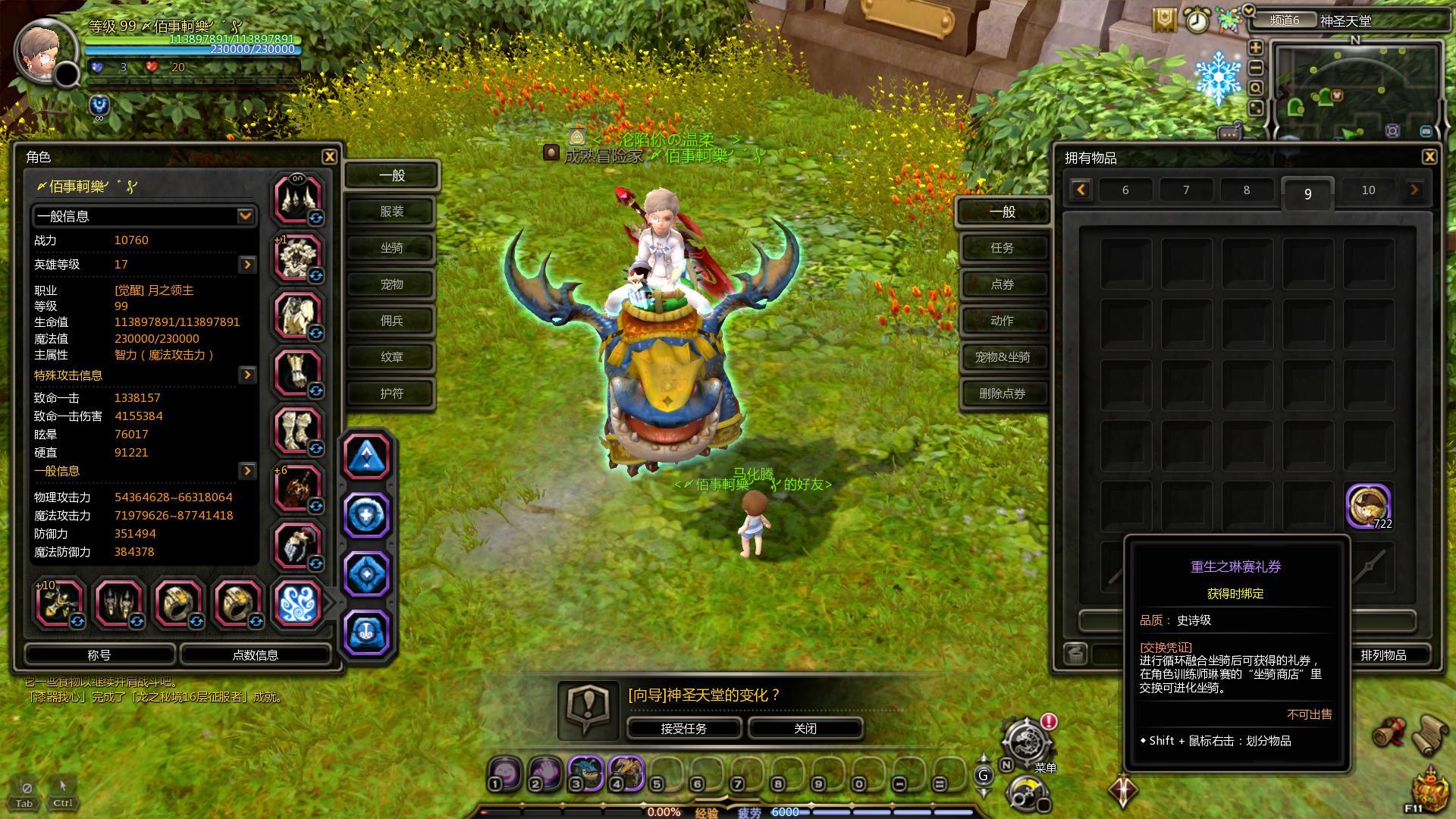
Task: Click the 称号 title button
Action: pyautogui.click(x=99, y=654)
